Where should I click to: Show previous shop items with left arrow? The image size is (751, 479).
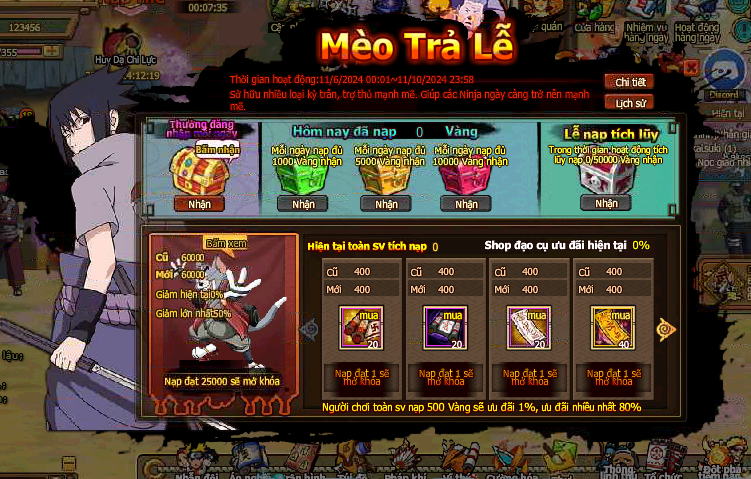tap(309, 328)
